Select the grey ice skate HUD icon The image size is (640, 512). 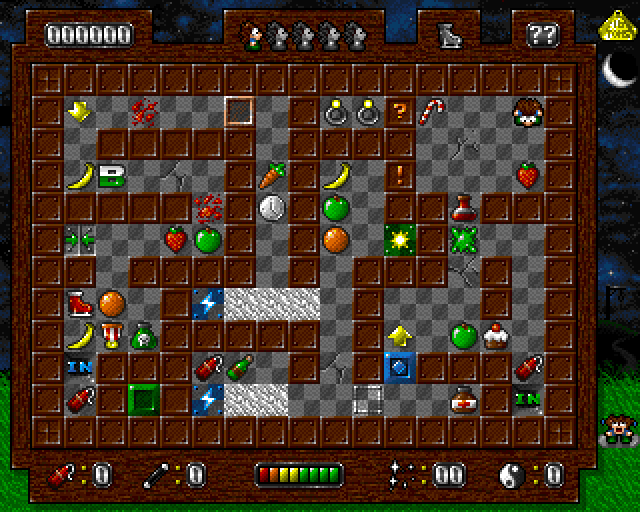click(447, 35)
